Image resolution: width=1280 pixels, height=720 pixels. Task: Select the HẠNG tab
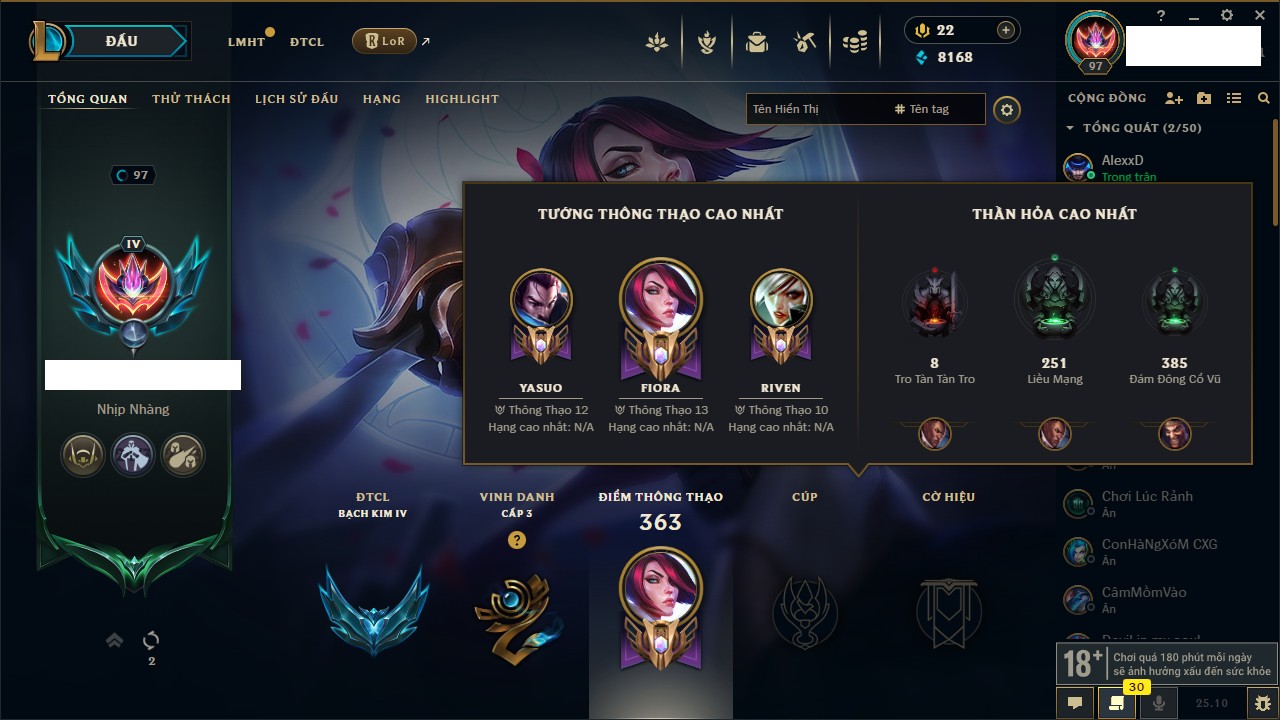coord(381,99)
